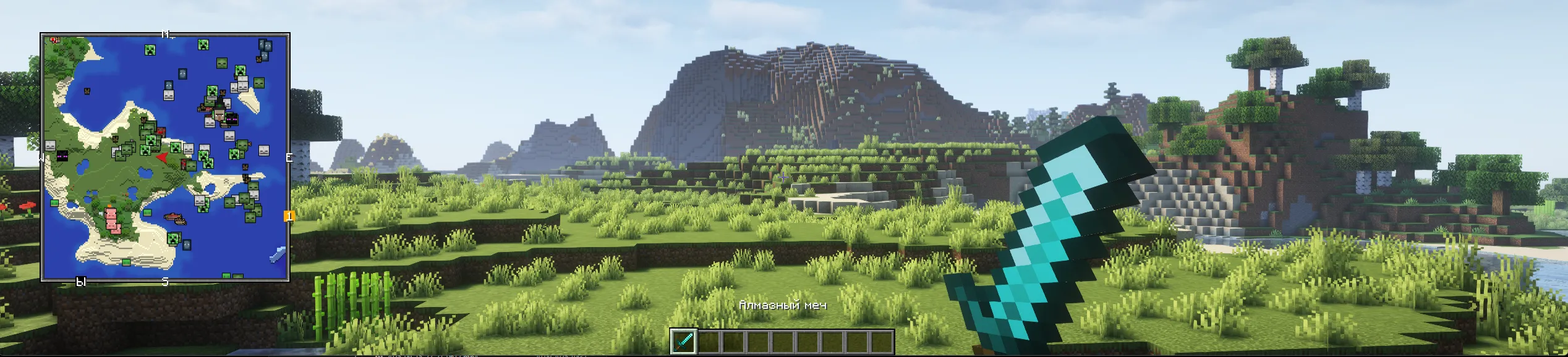Select the witch icon on the minimap

tap(218, 114)
